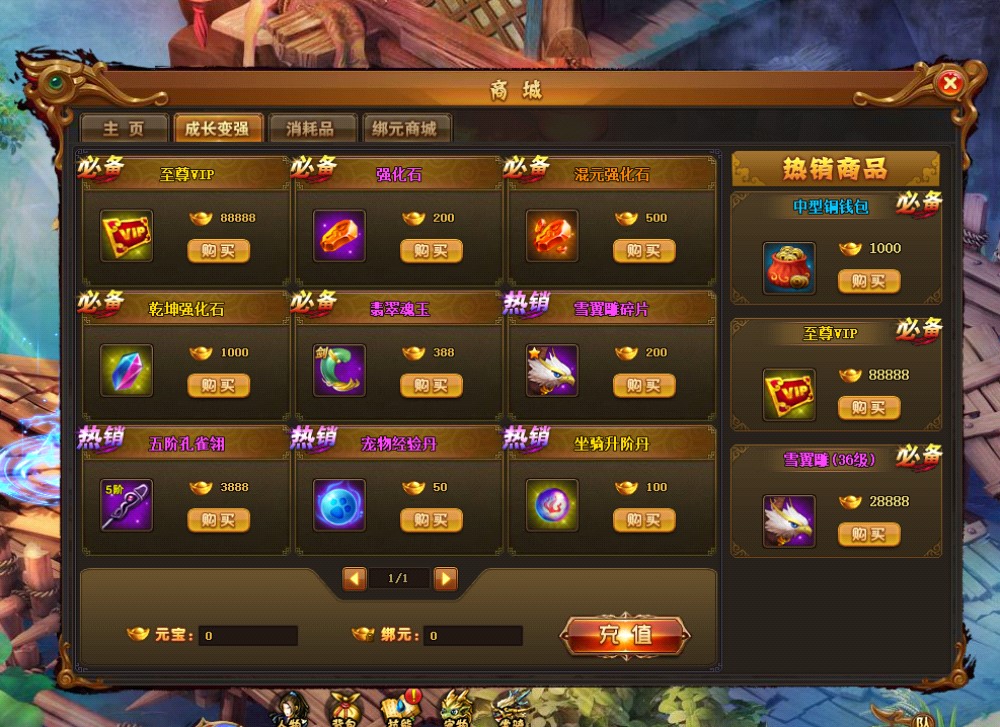Select the 绑元商城 tab
The width and height of the screenshot is (1000, 727).
tap(406, 129)
